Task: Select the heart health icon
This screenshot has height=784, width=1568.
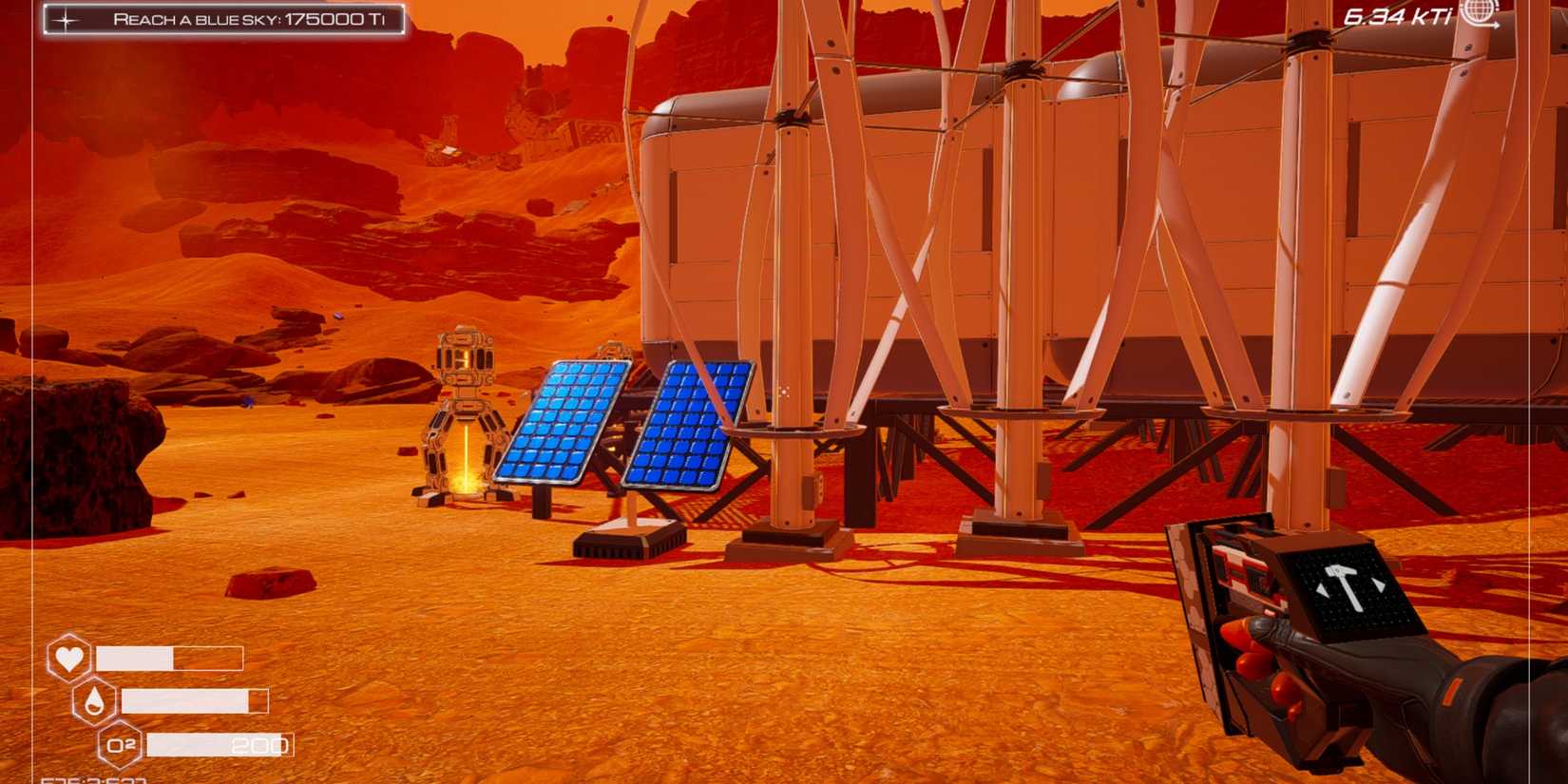Action: pos(68,656)
